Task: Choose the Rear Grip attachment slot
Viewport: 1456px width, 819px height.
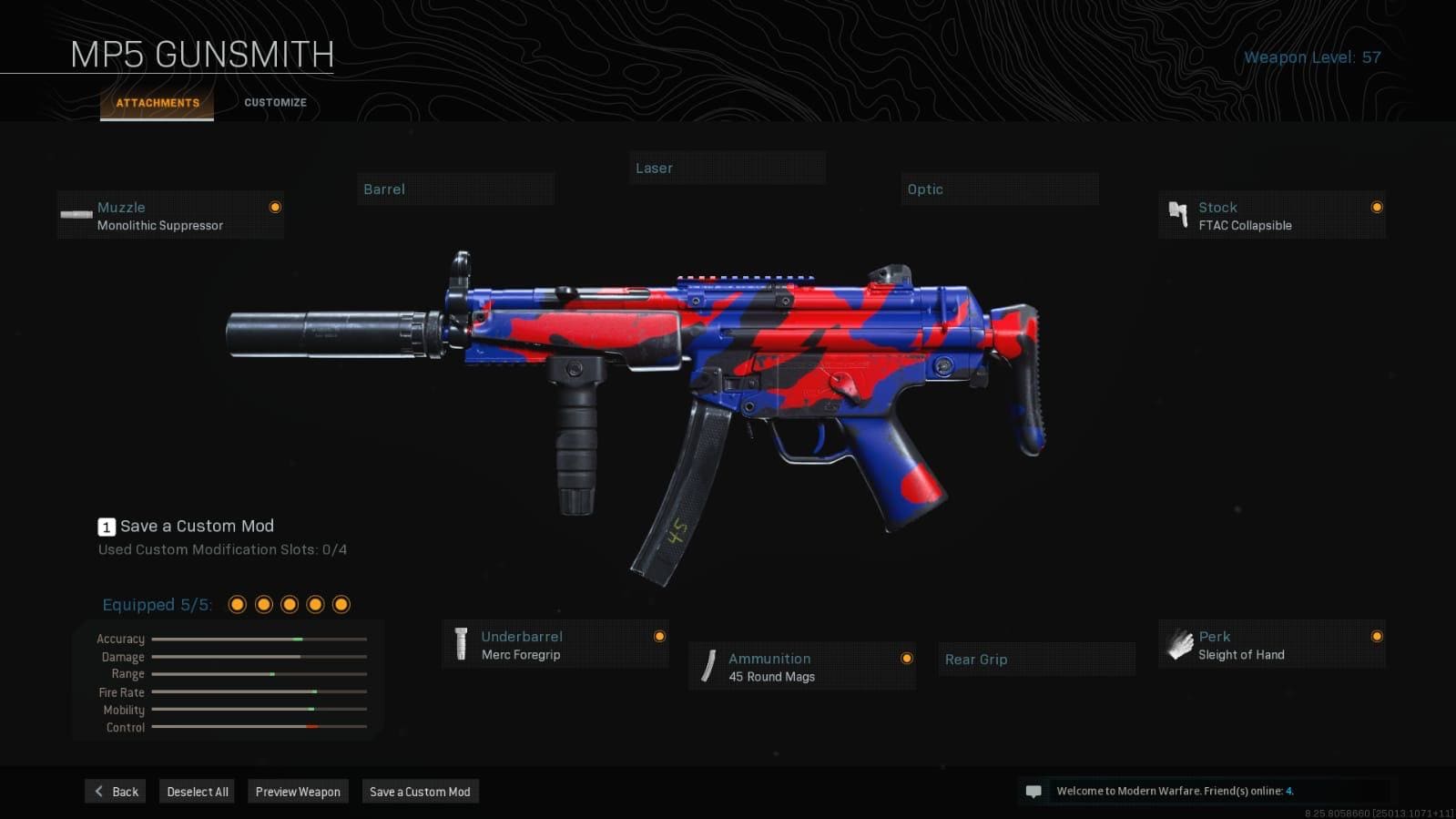Action: [x=1036, y=660]
